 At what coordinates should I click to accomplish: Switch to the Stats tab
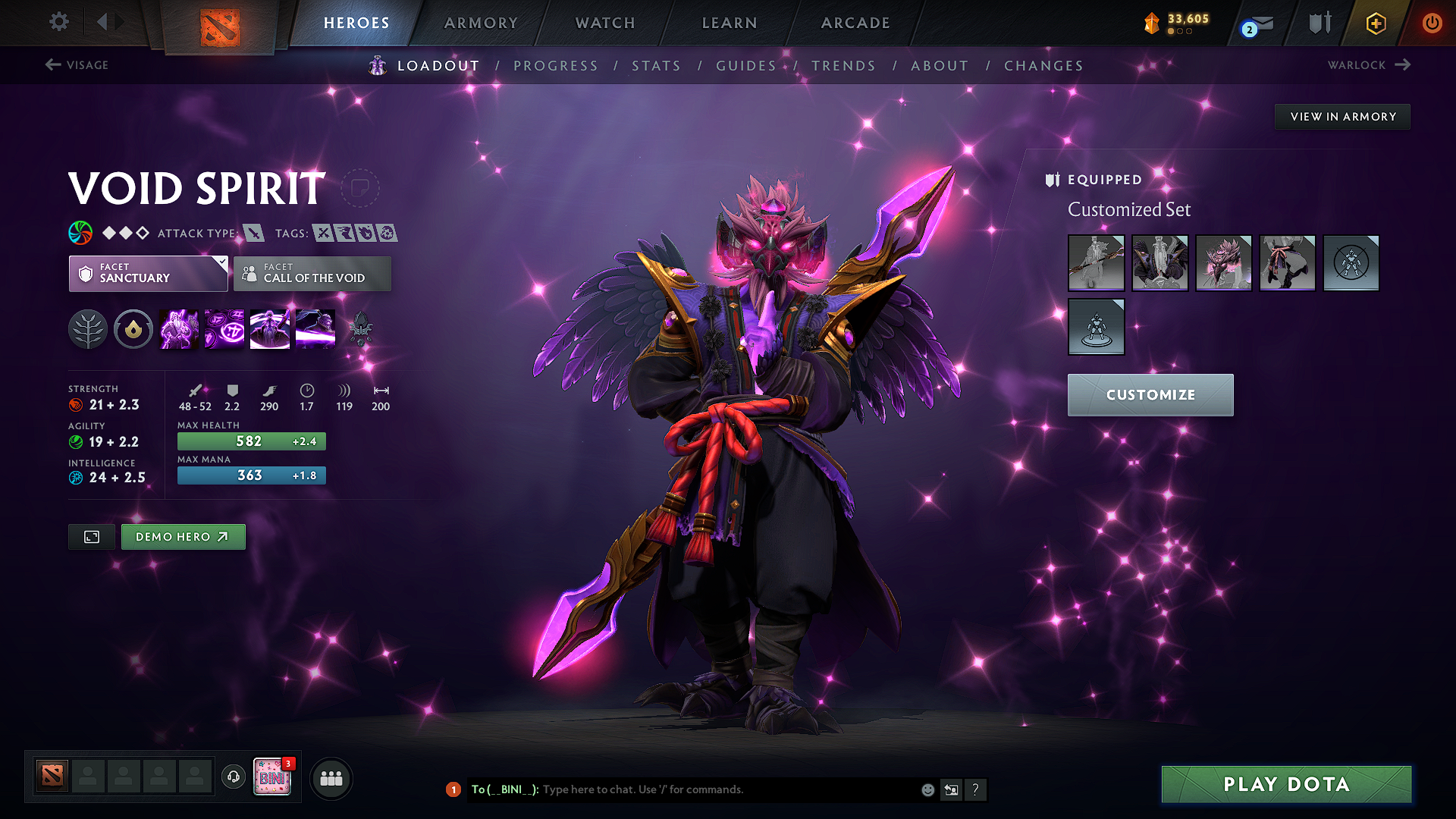click(656, 66)
